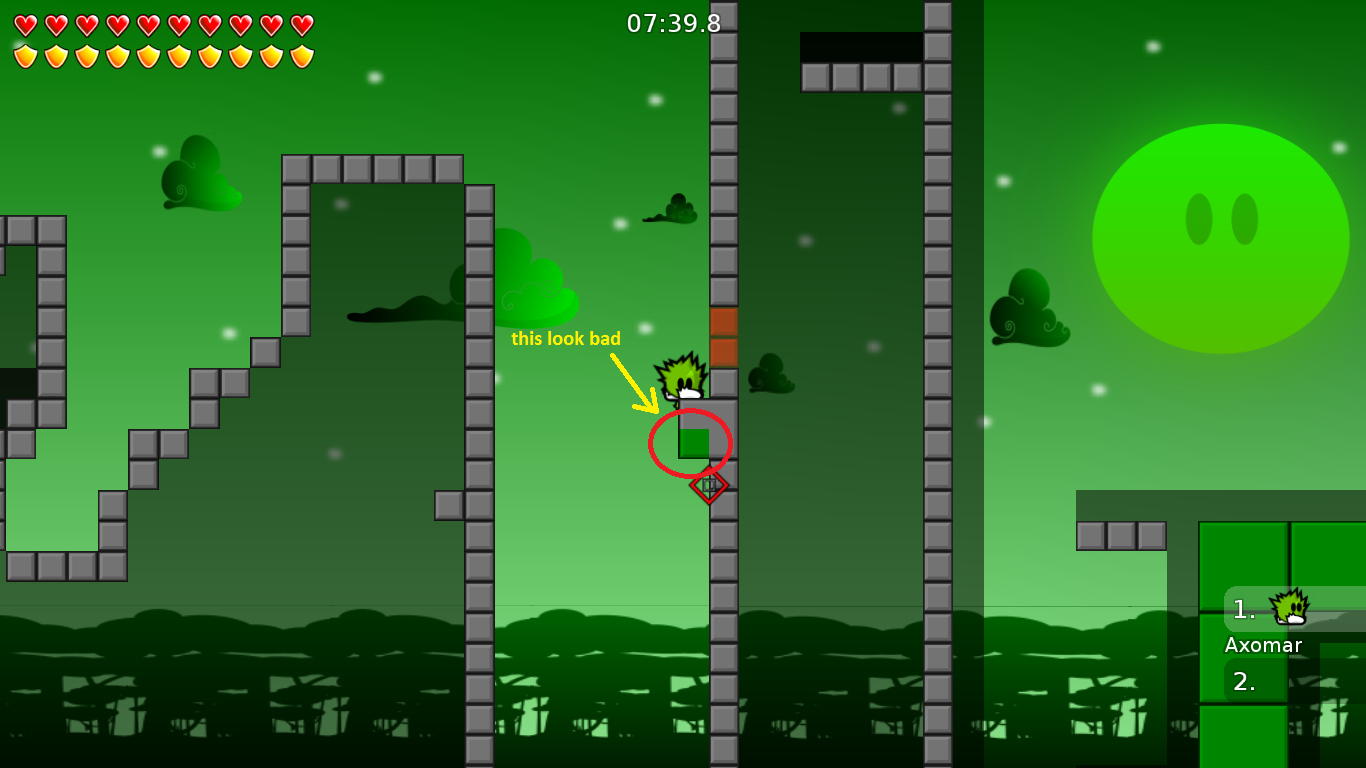The width and height of the screenshot is (1366, 768).
Task: Click the lower orange brick block
Action: pos(724,353)
